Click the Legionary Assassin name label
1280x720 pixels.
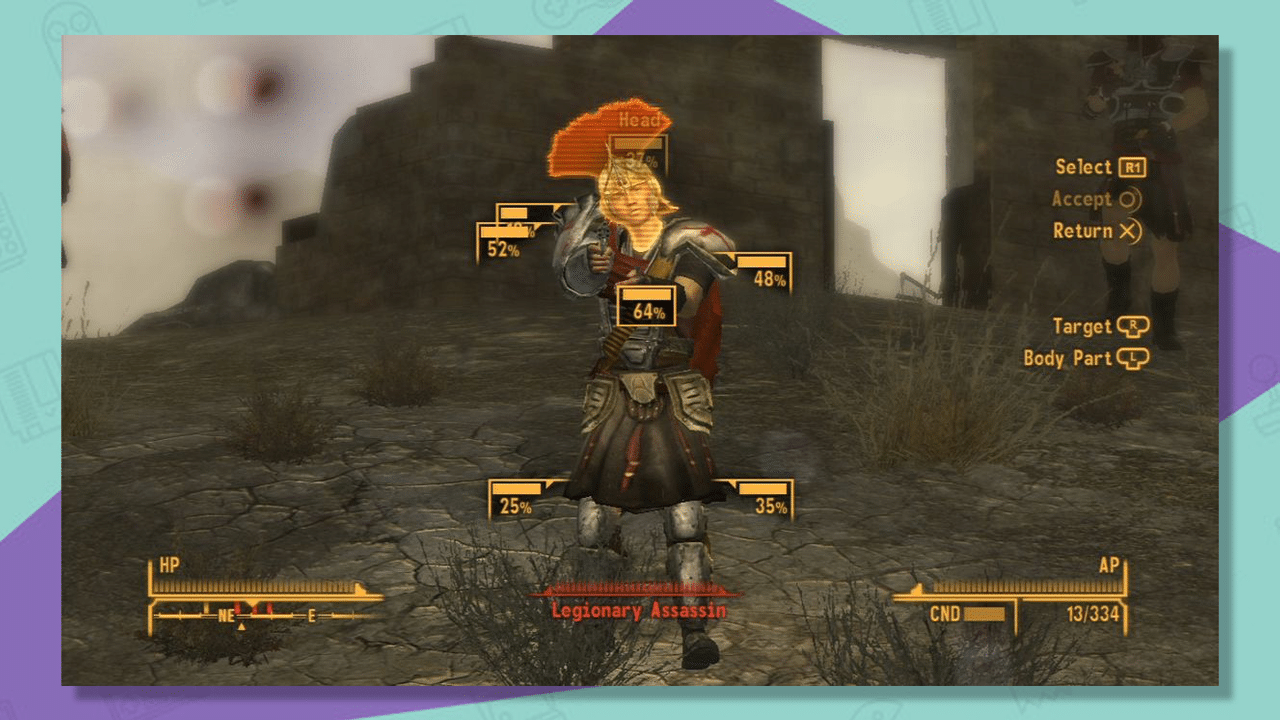pyautogui.click(x=638, y=610)
